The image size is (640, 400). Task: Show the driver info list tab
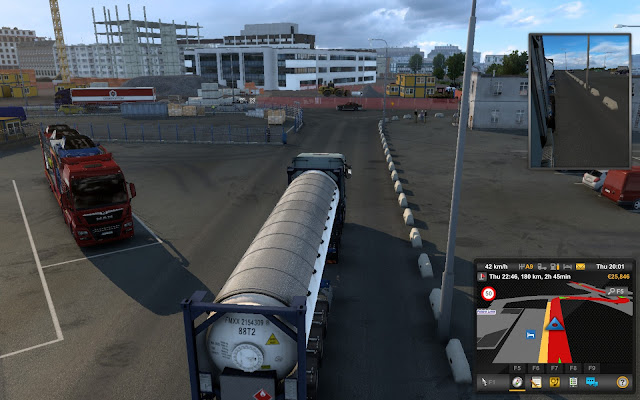(x=573, y=381)
